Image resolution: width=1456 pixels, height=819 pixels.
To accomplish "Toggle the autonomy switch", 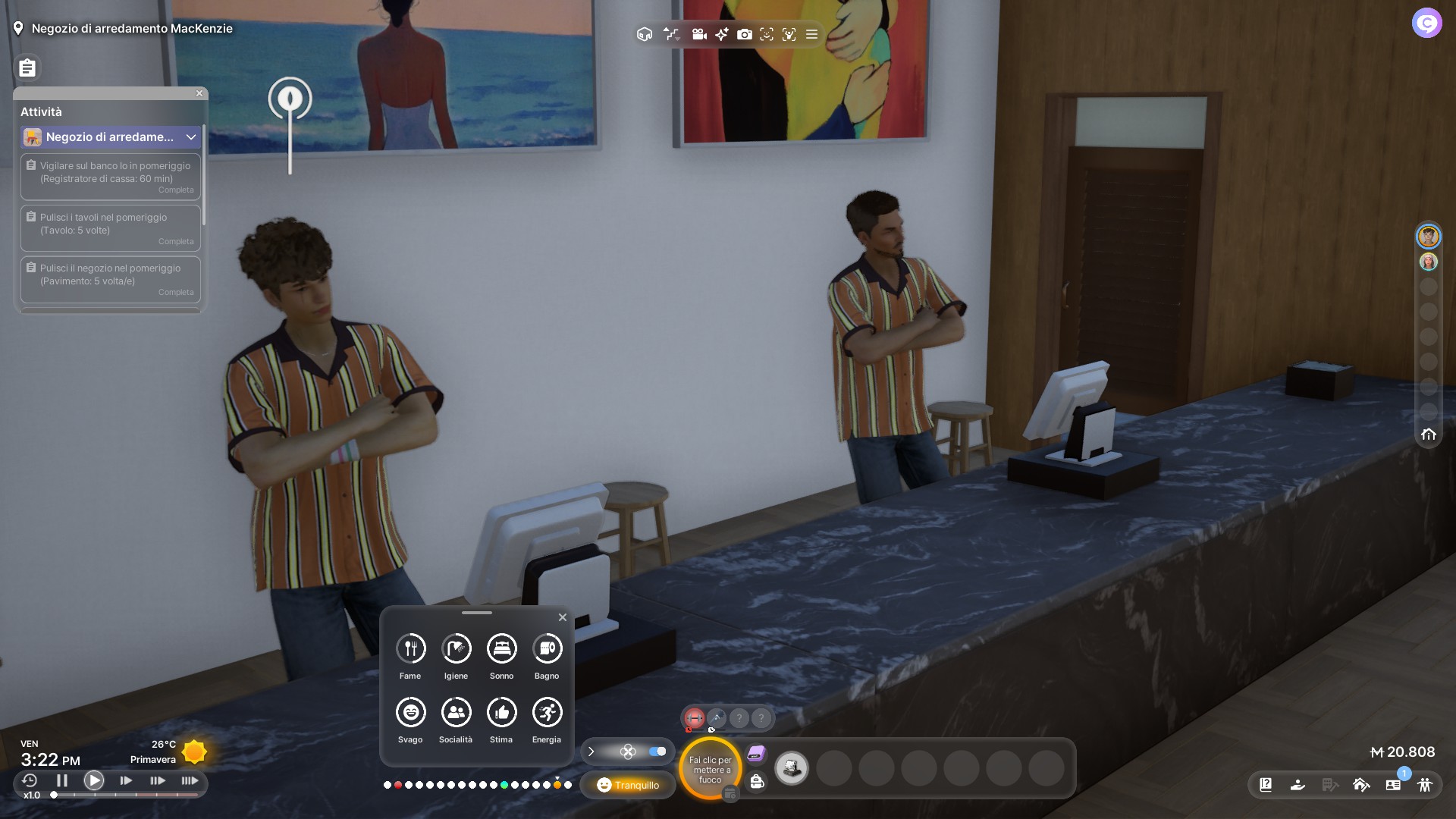I will coord(657,752).
